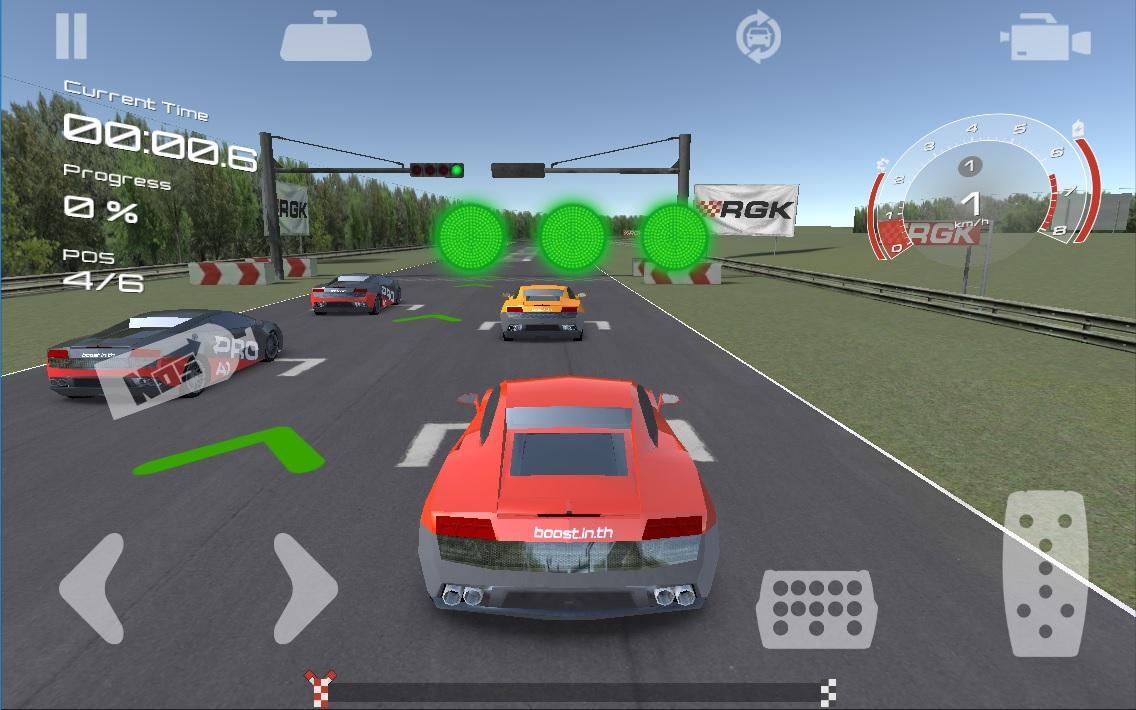Toggle the rear-view mirror

(326, 38)
